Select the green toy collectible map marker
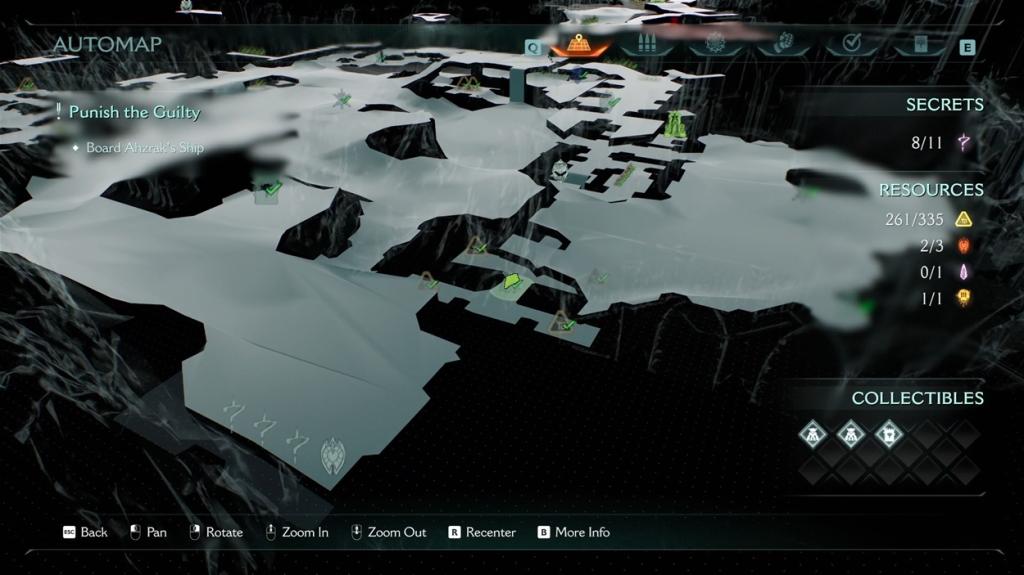The height and width of the screenshot is (575, 1024). pos(676,125)
